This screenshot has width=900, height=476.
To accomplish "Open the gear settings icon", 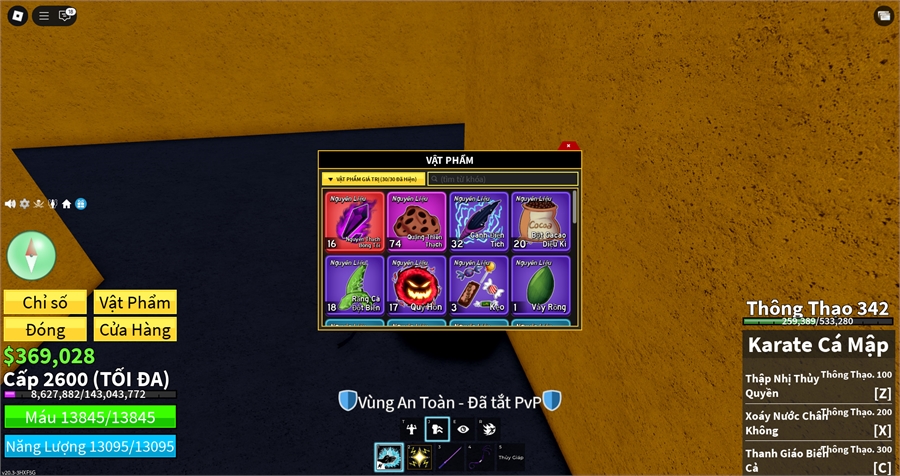I will point(25,204).
